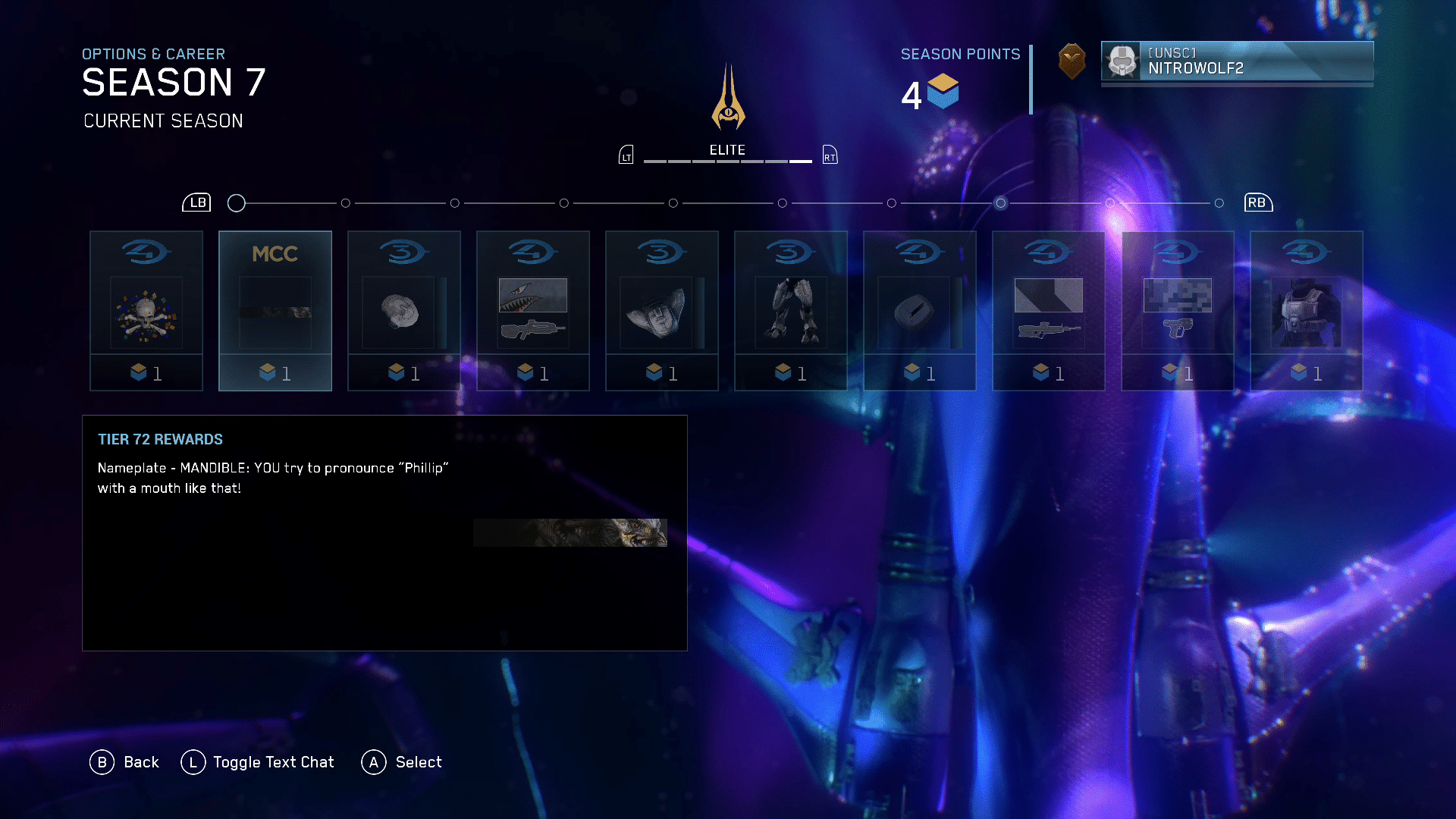View the Mandible nameplate preview image
Viewport: 1456px width, 819px height.
[x=570, y=532]
